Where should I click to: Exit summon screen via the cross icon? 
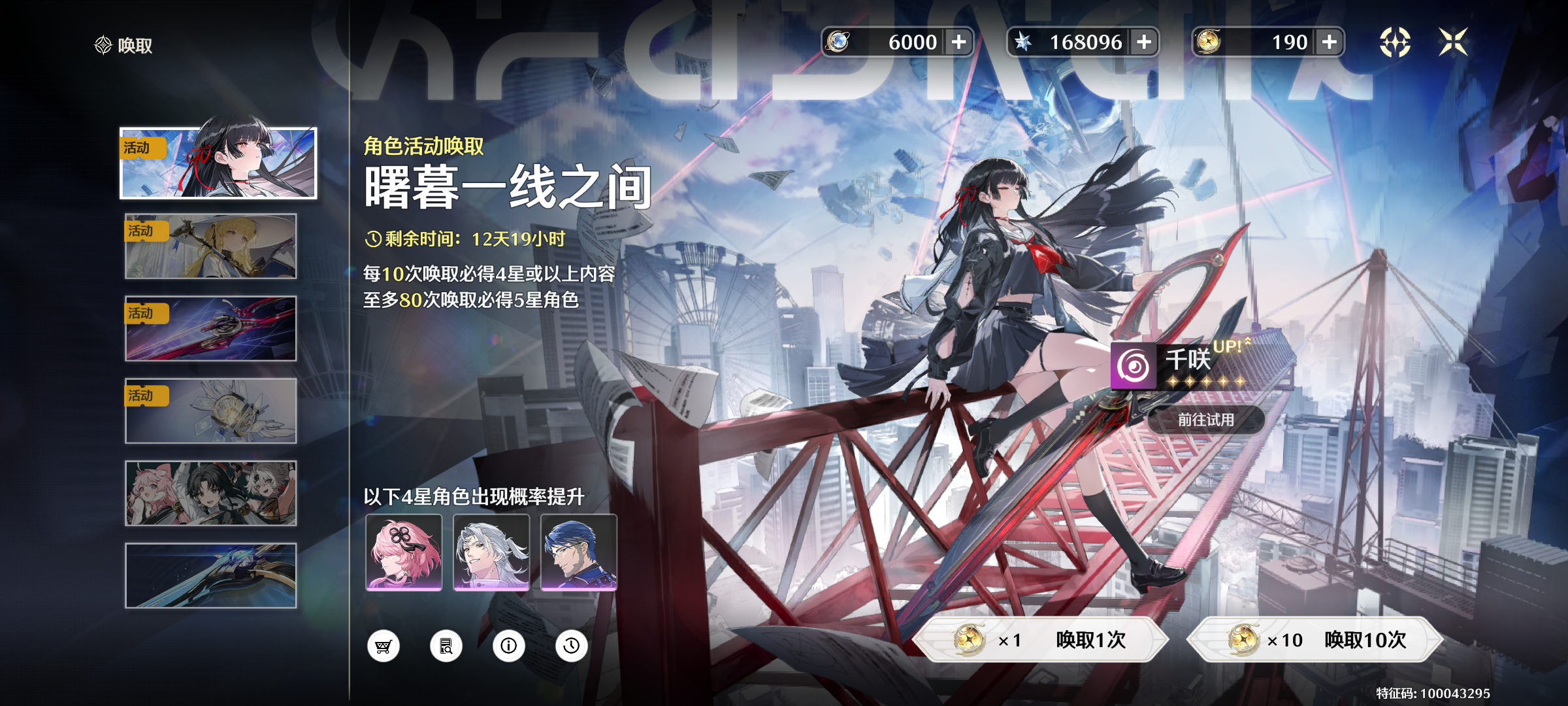[1456, 42]
